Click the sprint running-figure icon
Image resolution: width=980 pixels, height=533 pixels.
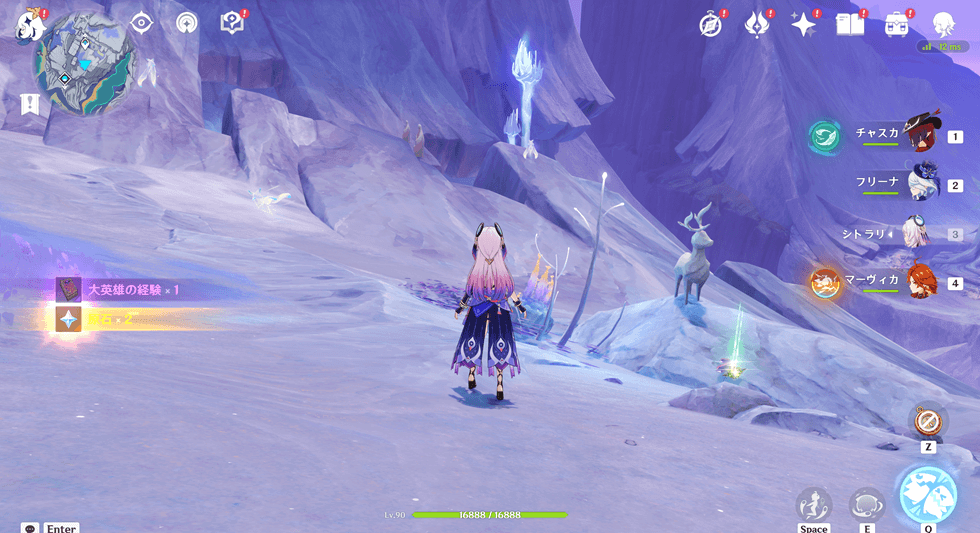[814, 503]
